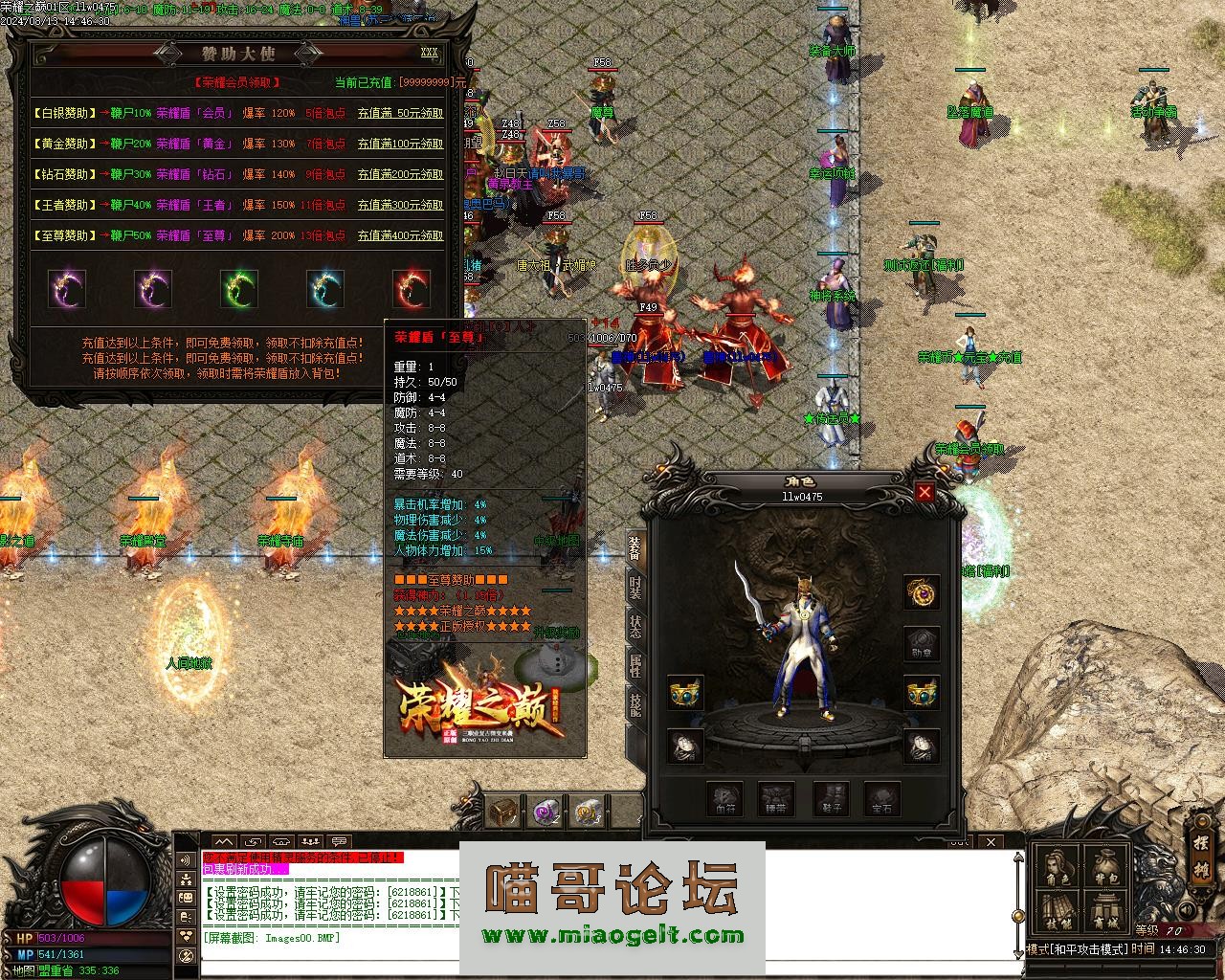Viewport: 1225px width, 980px height.
Task: Switch to the 时装 fashion tab
Action: [x=635, y=586]
